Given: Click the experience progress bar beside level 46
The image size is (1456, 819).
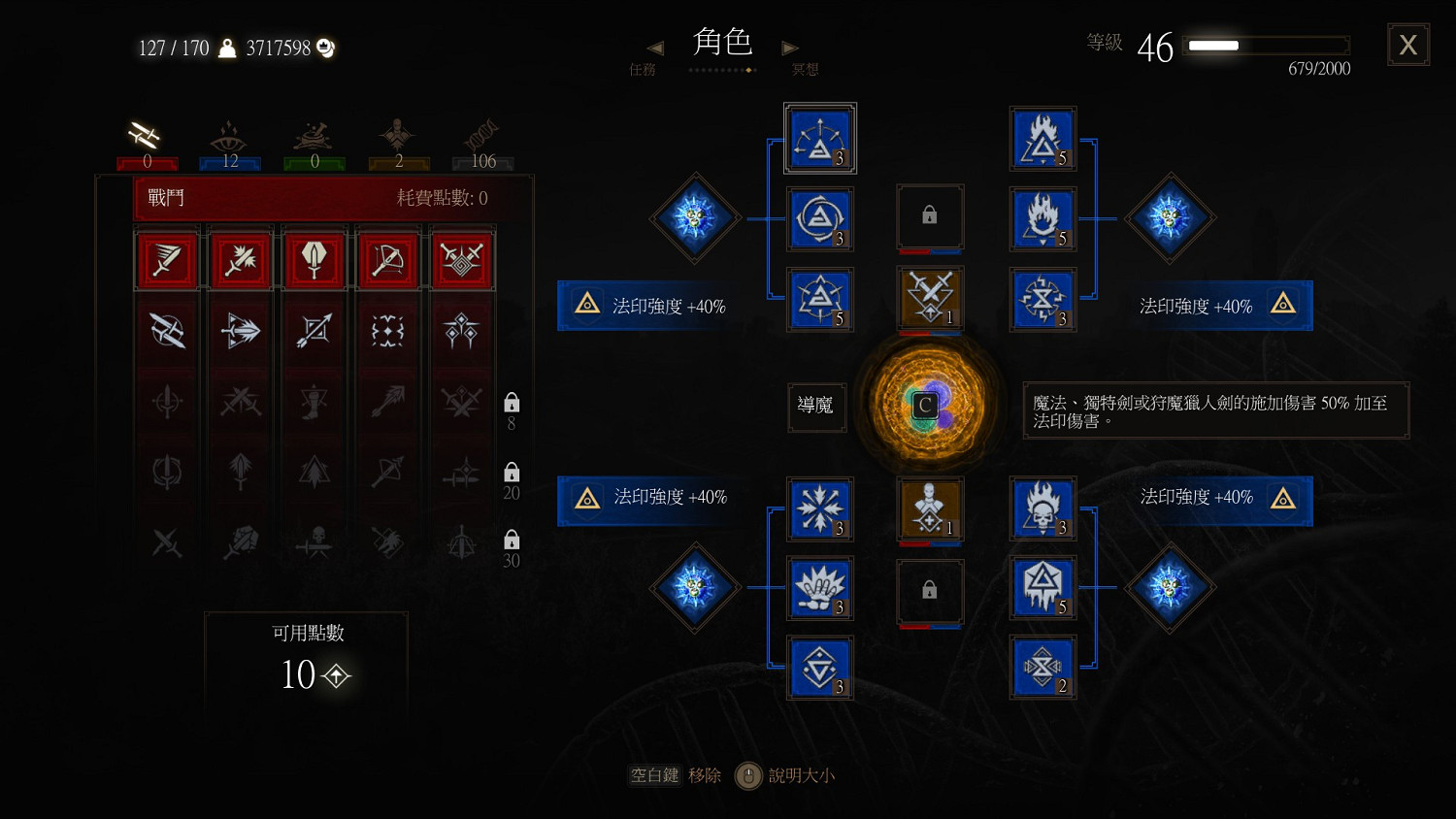Looking at the screenshot, I should pyautogui.click(x=1267, y=45).
